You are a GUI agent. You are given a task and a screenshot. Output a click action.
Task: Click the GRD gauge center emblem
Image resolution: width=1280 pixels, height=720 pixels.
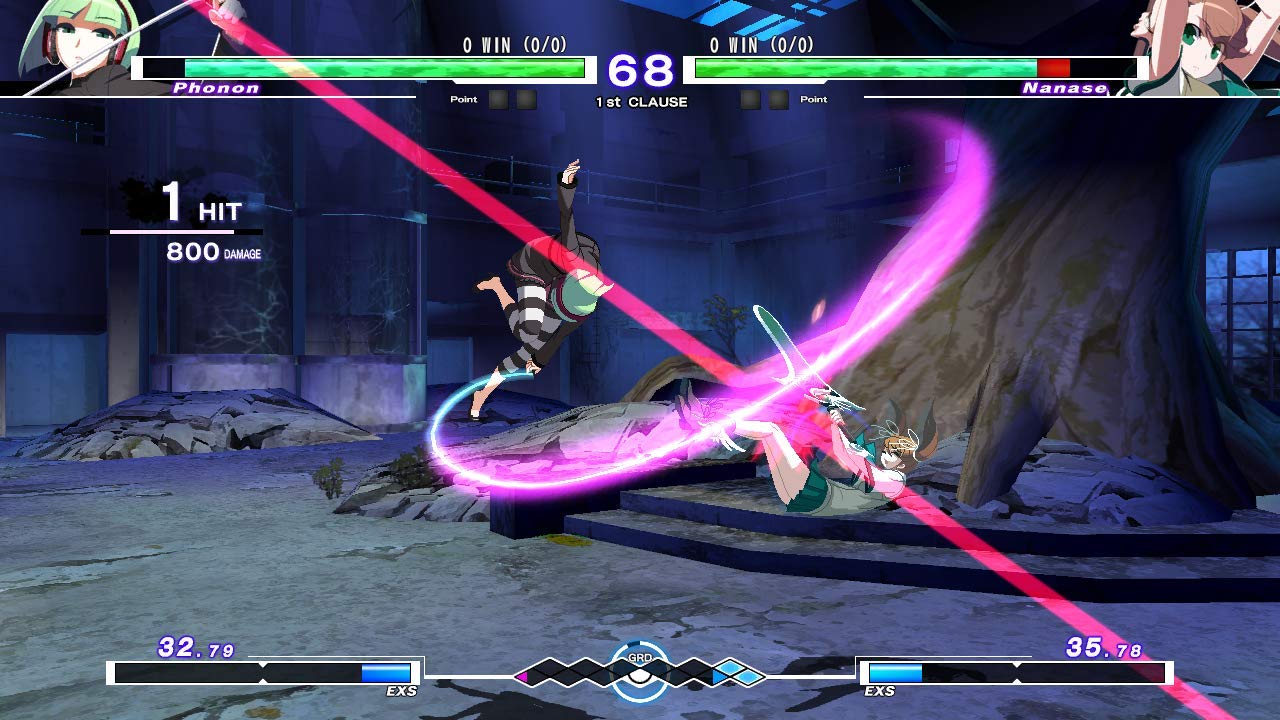tap(640, 672)
